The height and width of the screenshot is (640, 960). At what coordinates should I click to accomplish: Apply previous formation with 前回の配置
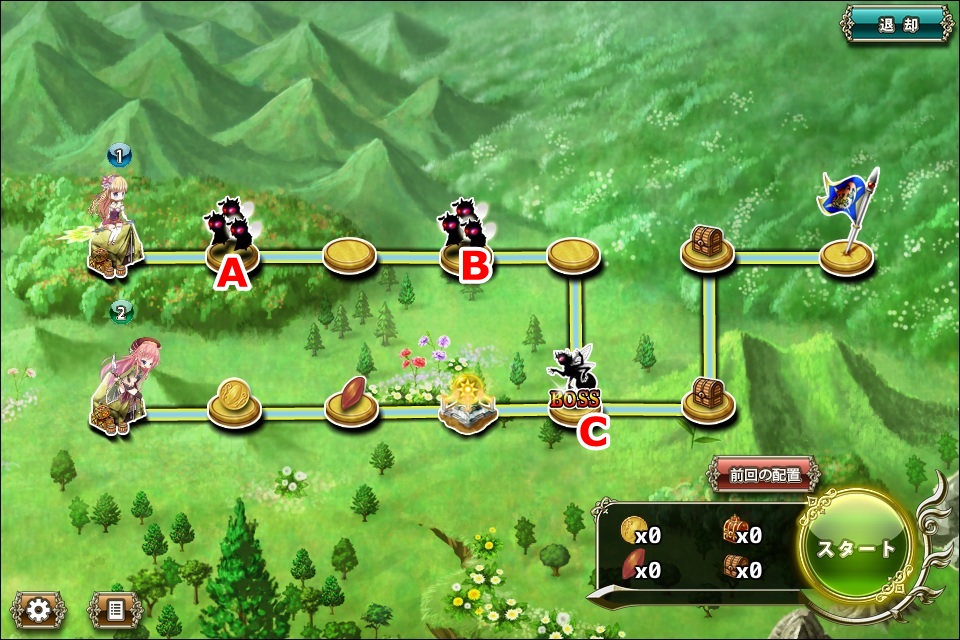tap(765, 475)
